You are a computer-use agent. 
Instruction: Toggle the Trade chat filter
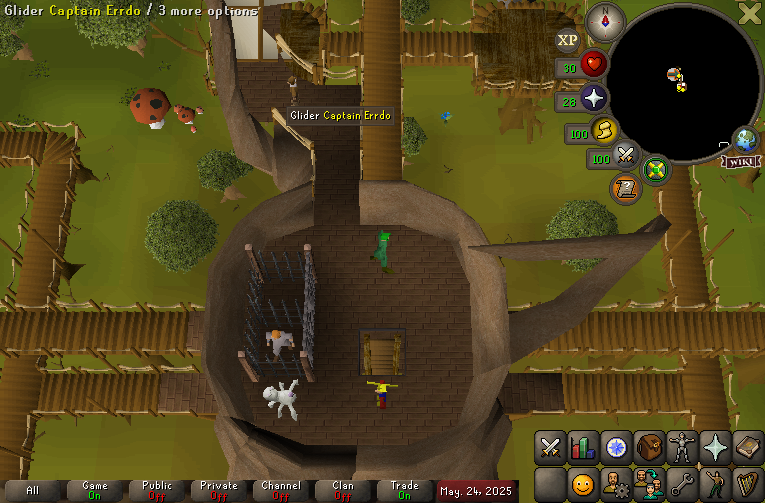tap(405, 490)
